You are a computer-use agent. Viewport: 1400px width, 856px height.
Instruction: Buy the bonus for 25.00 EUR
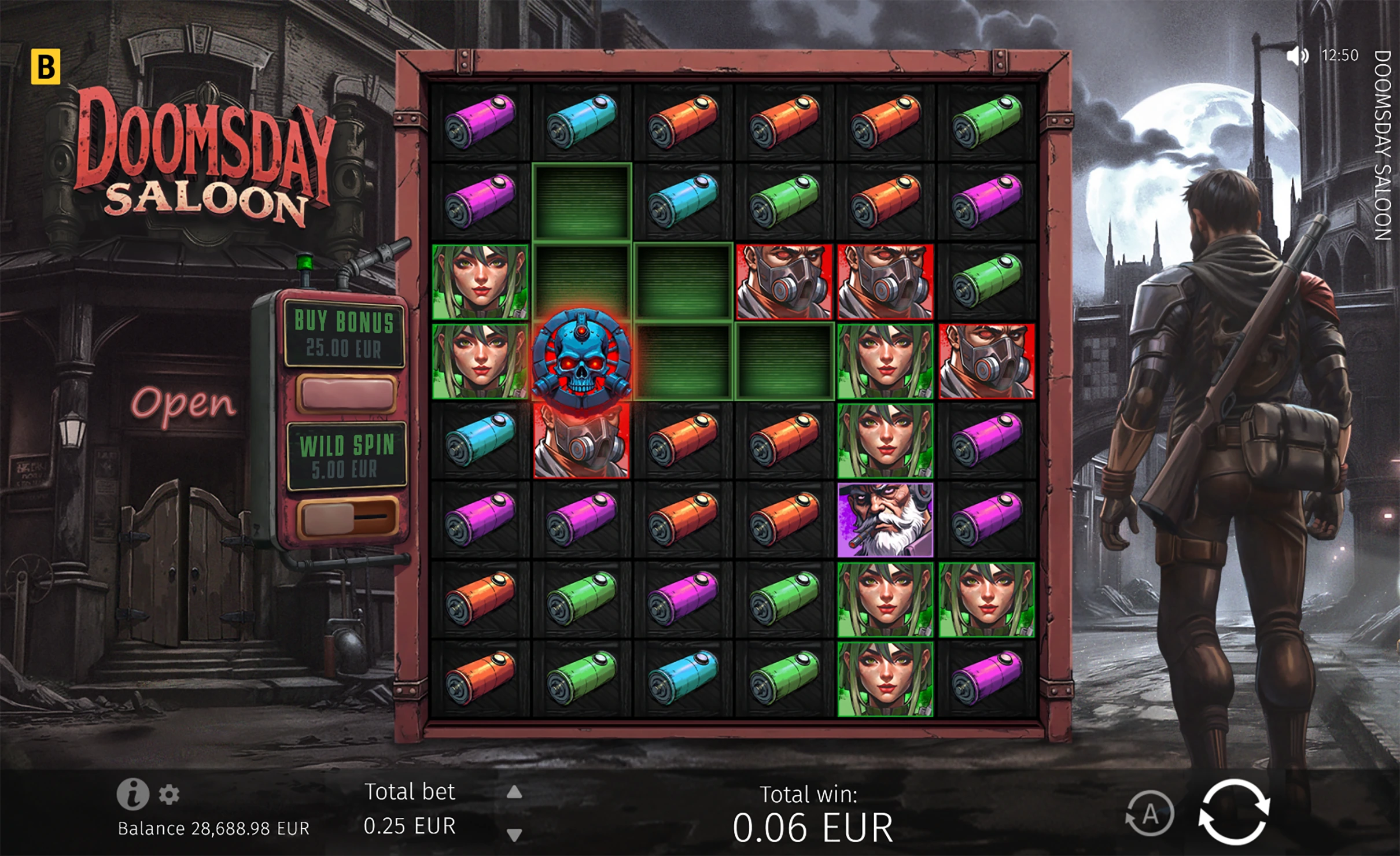click(x=346, y=393)
